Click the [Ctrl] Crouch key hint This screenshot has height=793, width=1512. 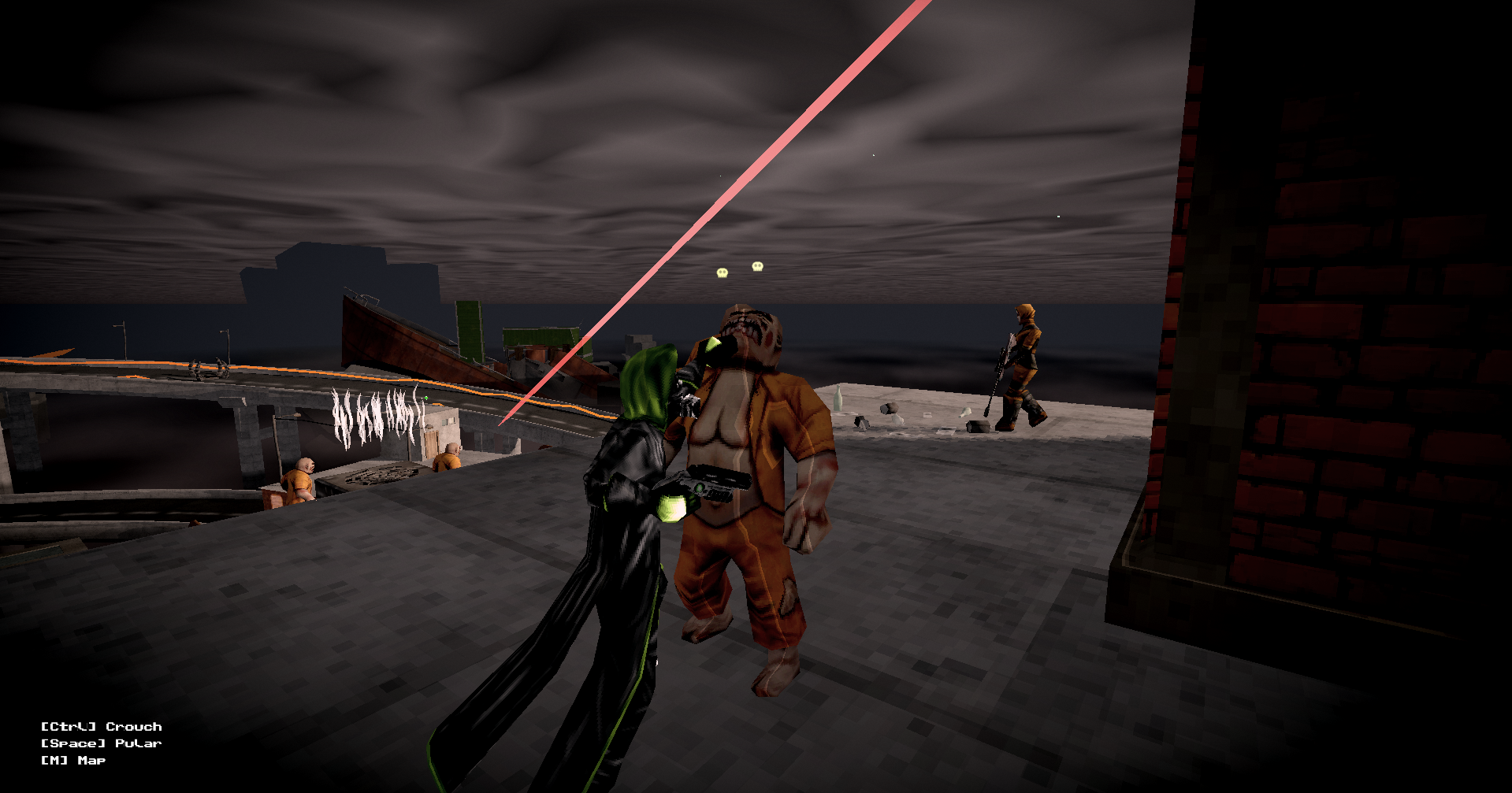point(101,726)
